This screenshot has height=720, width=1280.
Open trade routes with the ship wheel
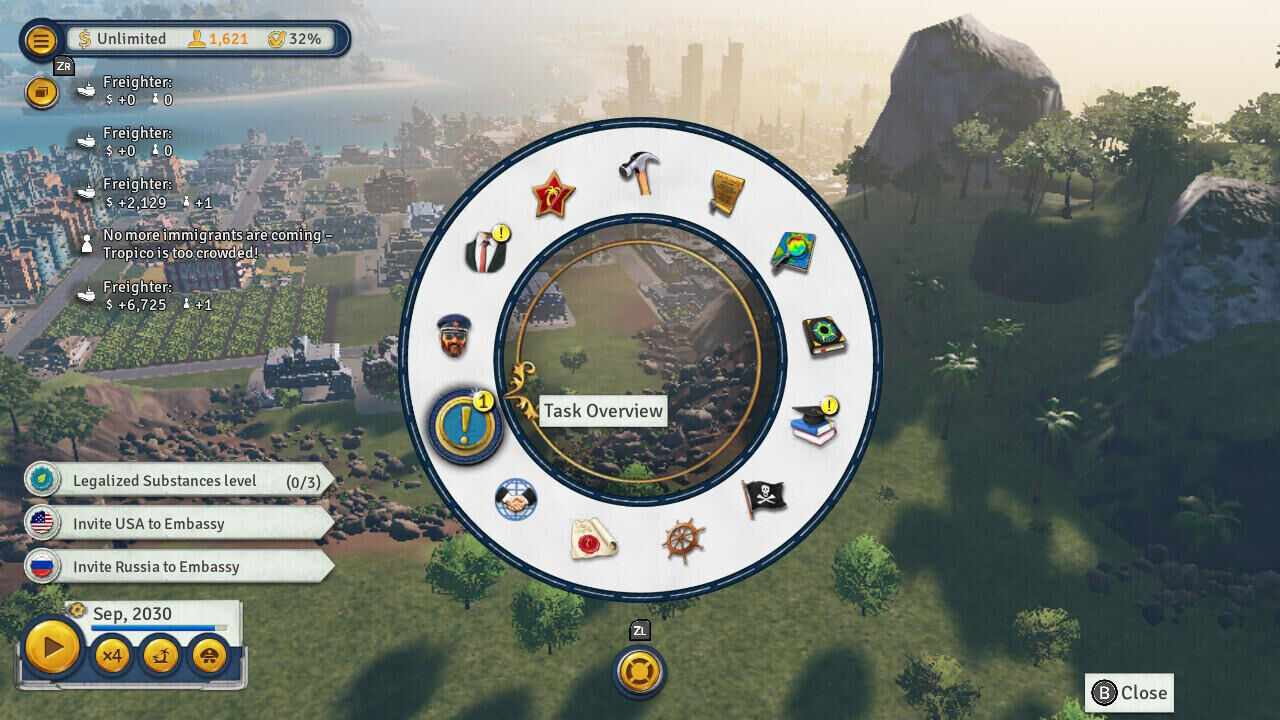pyautogui.click(x=683, y=539)
